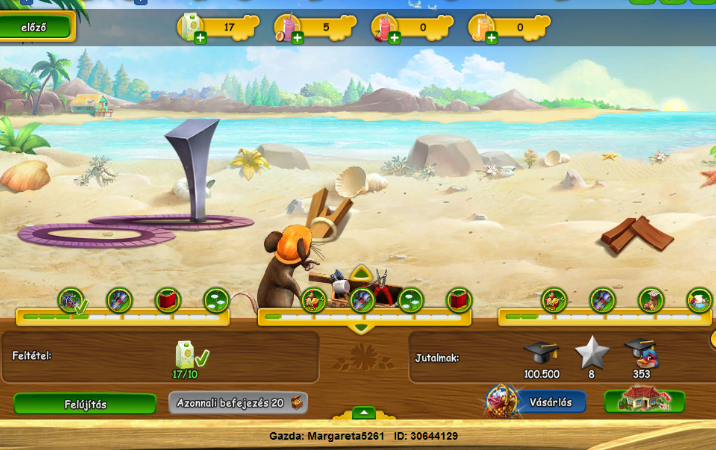
Task: Start the Felújítás renovation
Action: [84, 404]
